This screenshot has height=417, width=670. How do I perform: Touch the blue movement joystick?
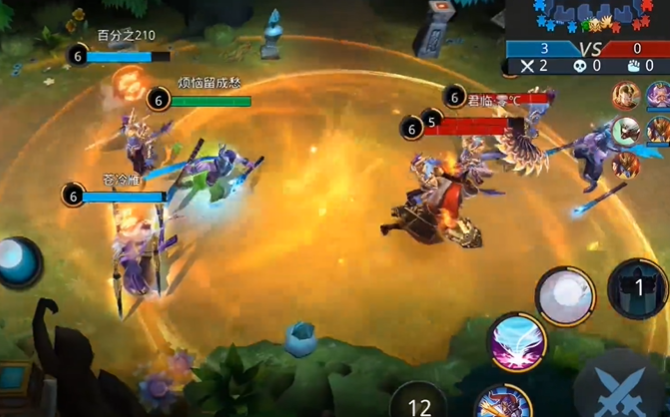pyautogui.click(x=18, y=262)
